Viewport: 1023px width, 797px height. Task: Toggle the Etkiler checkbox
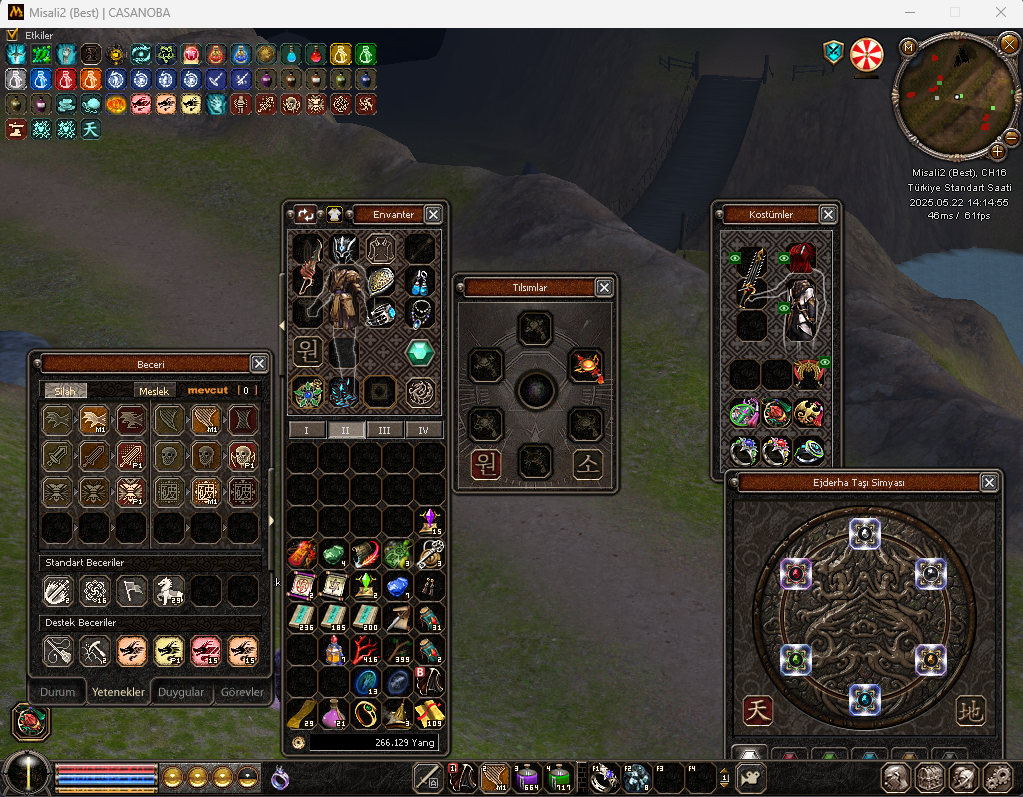(12, 35)
